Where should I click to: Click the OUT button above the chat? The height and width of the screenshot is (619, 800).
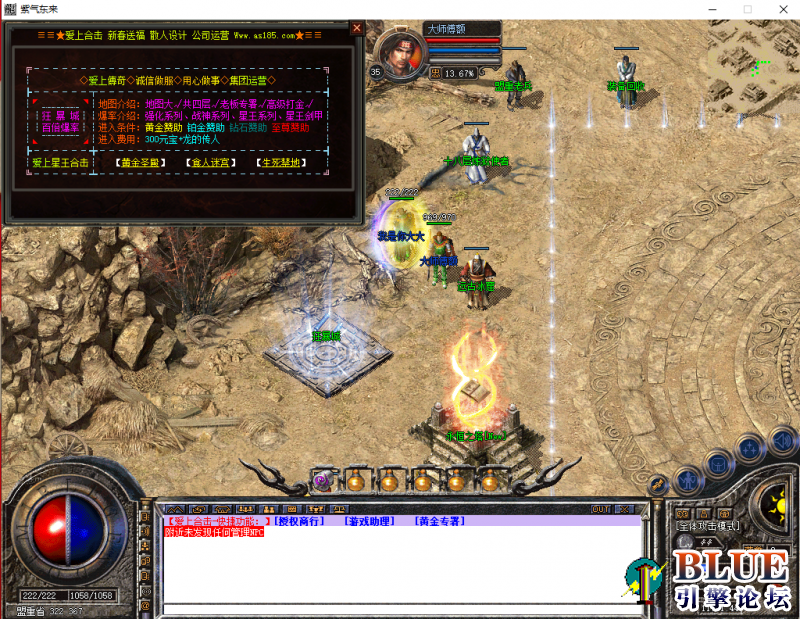click(600, 509)
